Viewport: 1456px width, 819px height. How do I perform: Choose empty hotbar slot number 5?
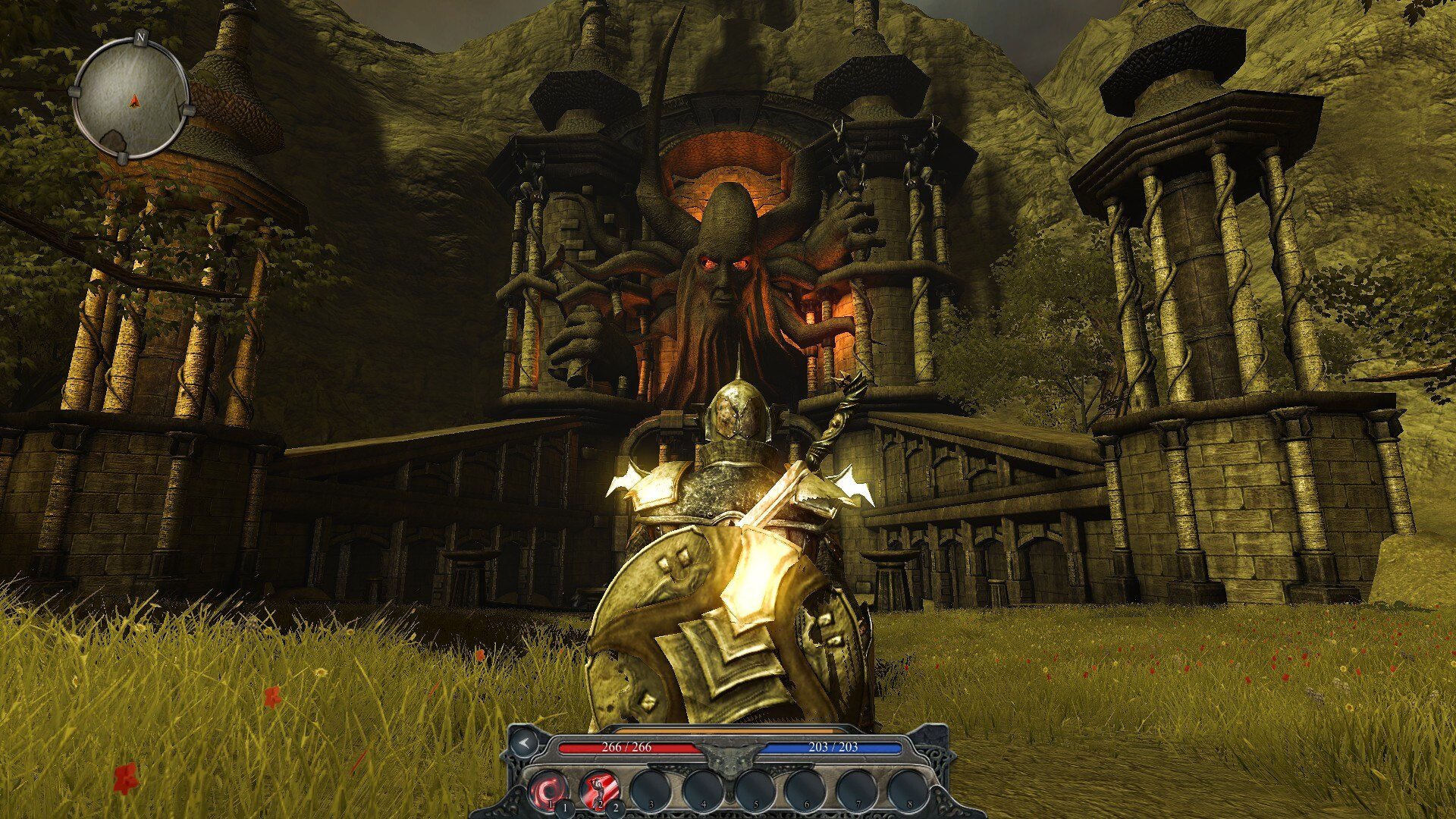tap(753, 789)
